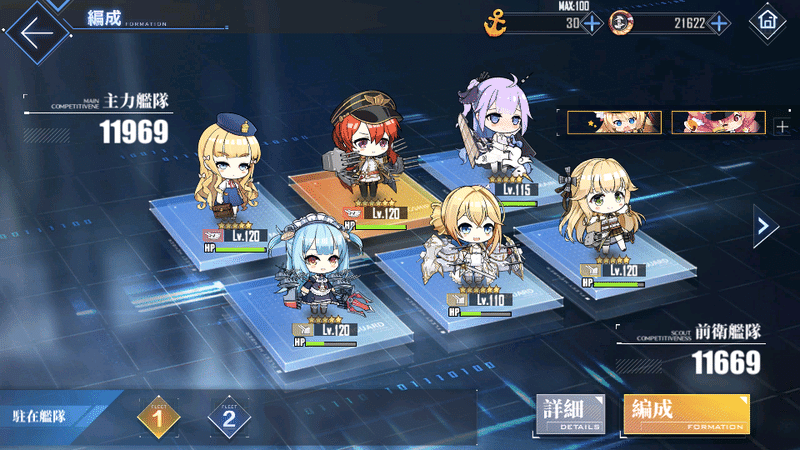The width and height of the screenshot is (800, 450).
Task: Show the next fleet with the right arrow
Action: click(766, 226)
